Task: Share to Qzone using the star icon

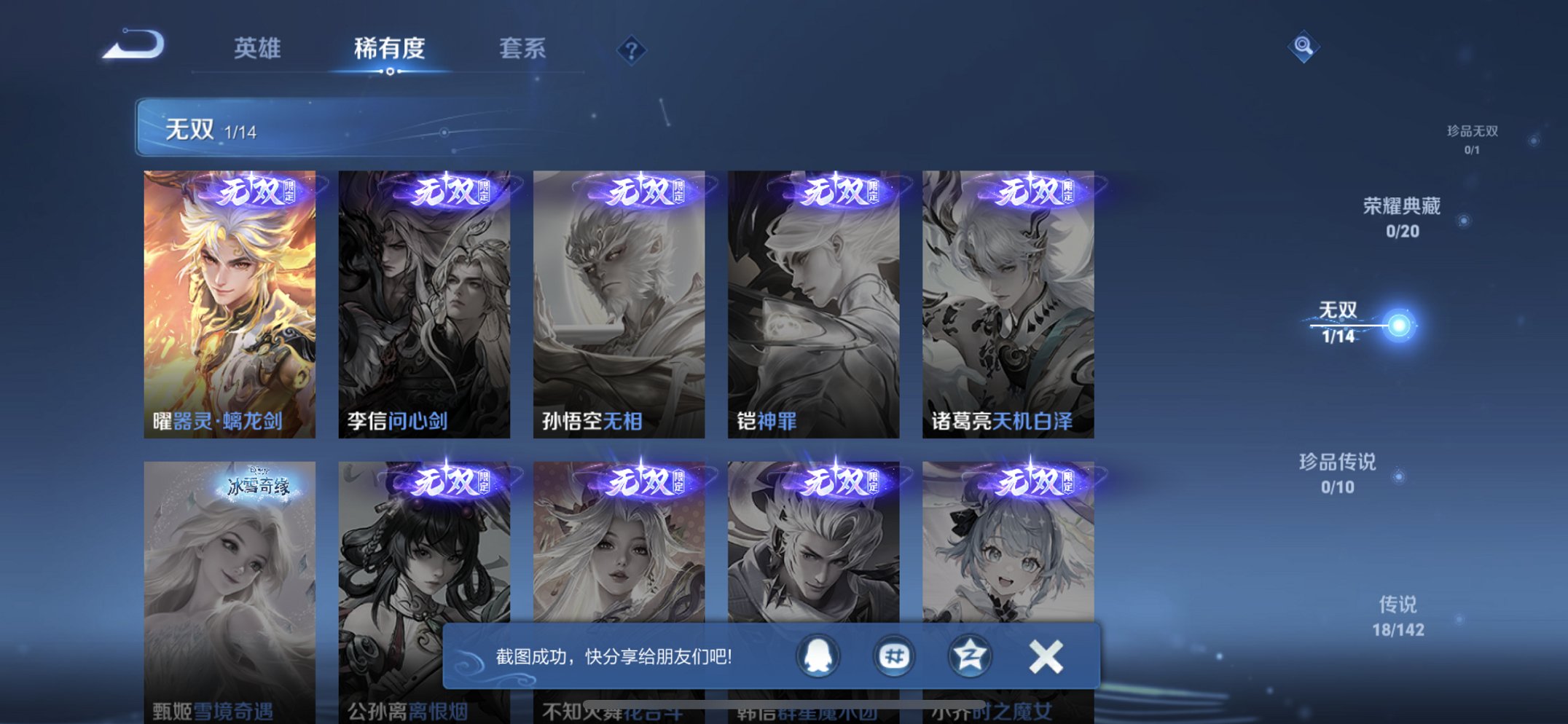Action: coord(972,656)
